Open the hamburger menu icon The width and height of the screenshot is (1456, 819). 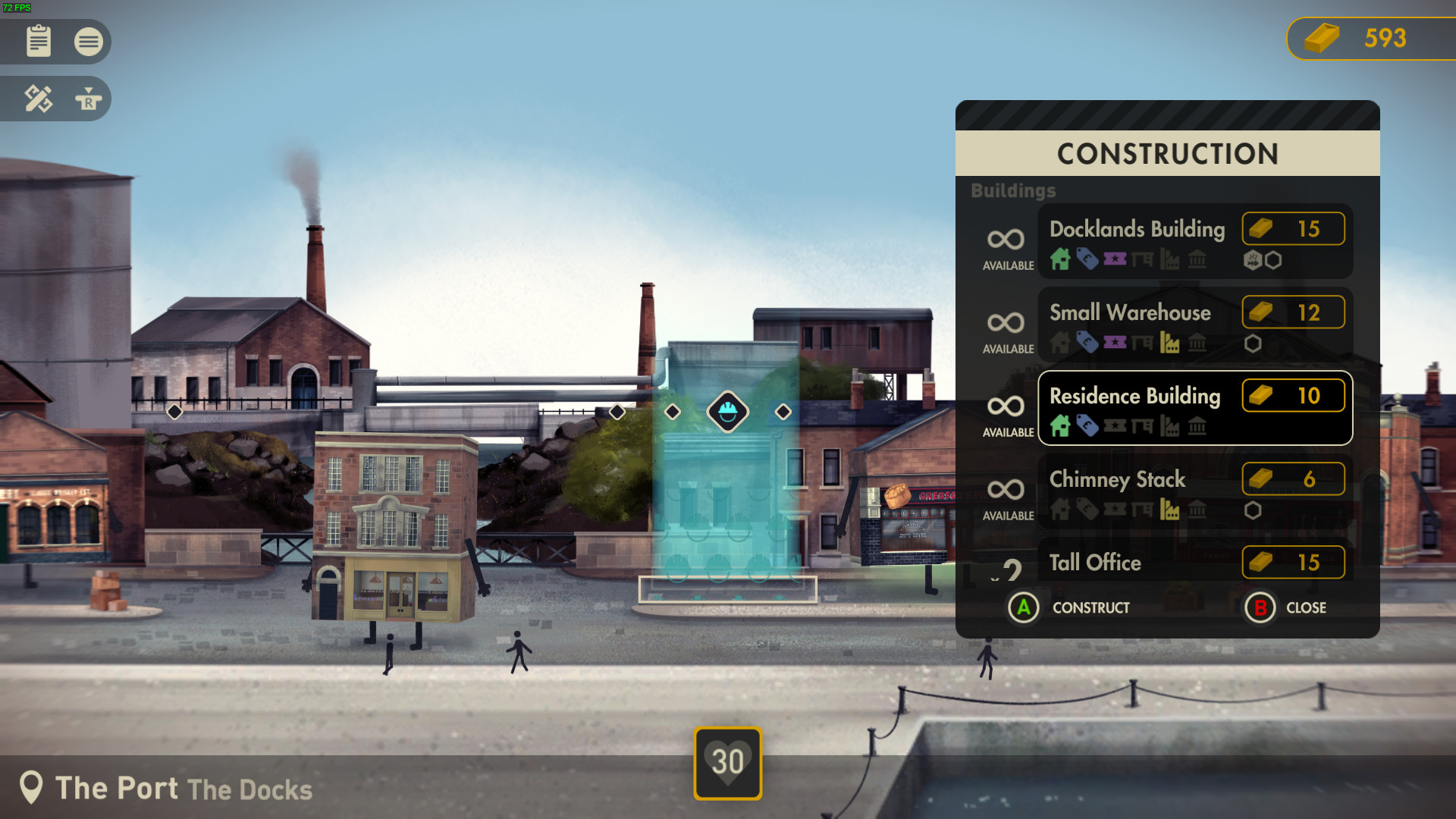pos(89,42)
